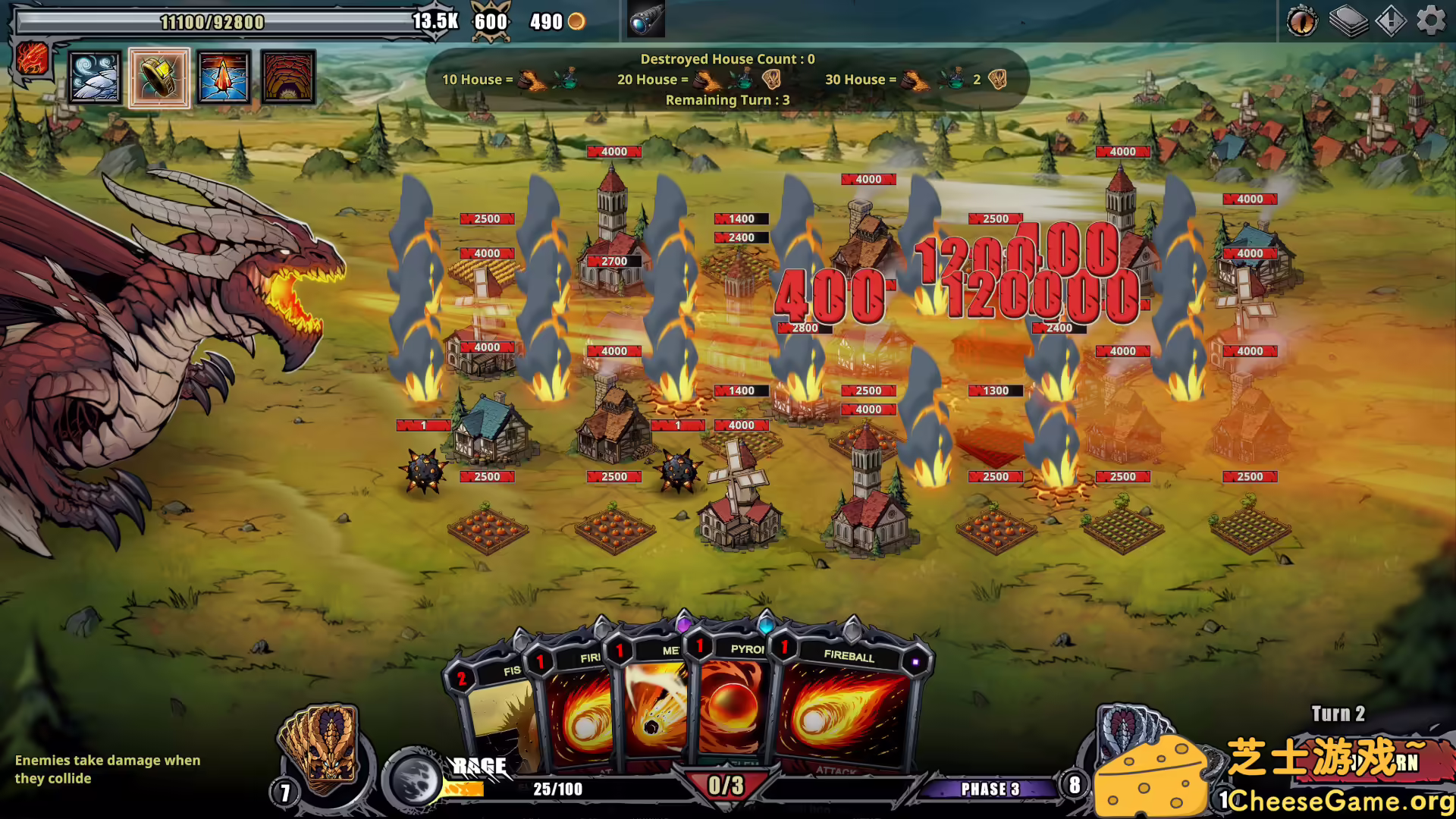Activate the red crystal on ice skill
This screenshot has width=1456, height=819.
pos(224,77)
